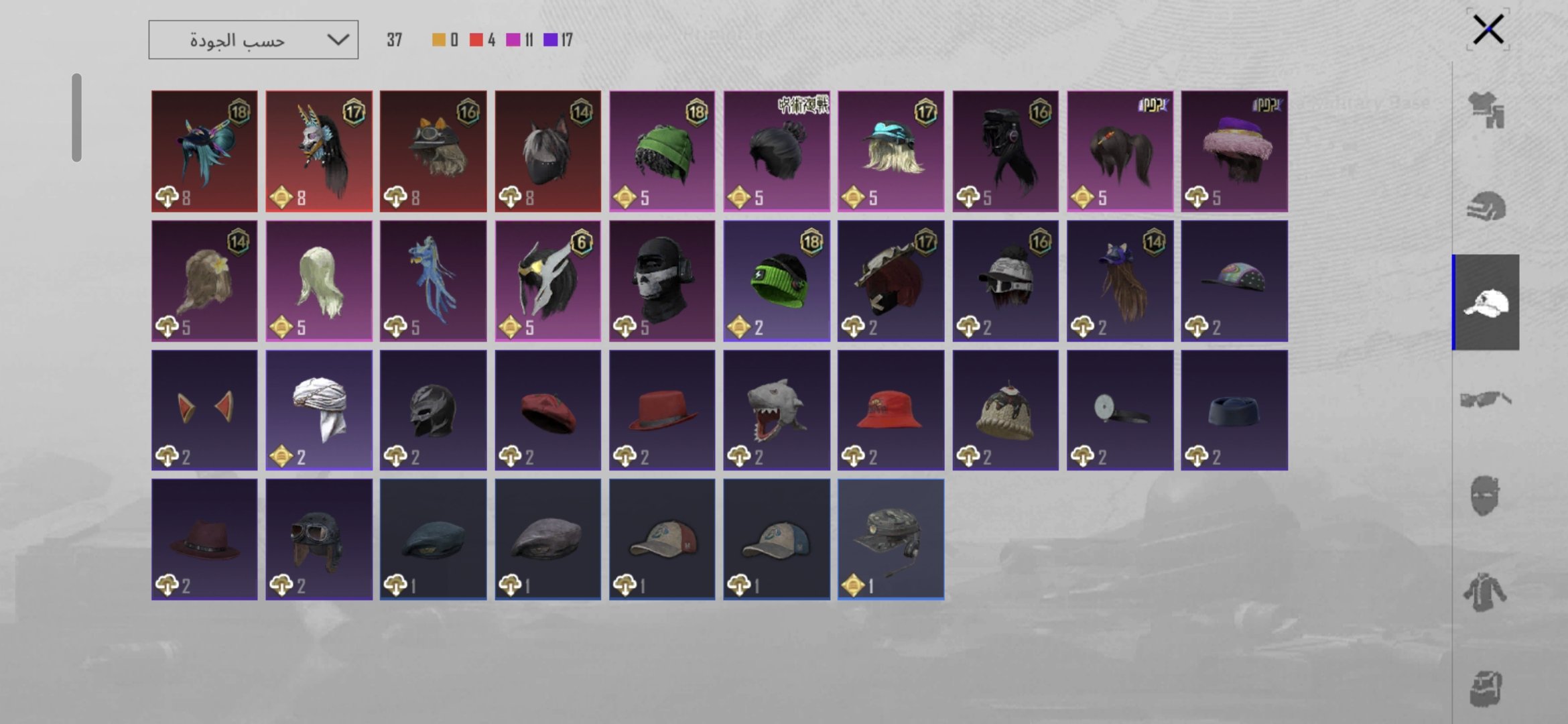Switch to the glasses category tab

pyautogui.click(x=1486, y=400)
